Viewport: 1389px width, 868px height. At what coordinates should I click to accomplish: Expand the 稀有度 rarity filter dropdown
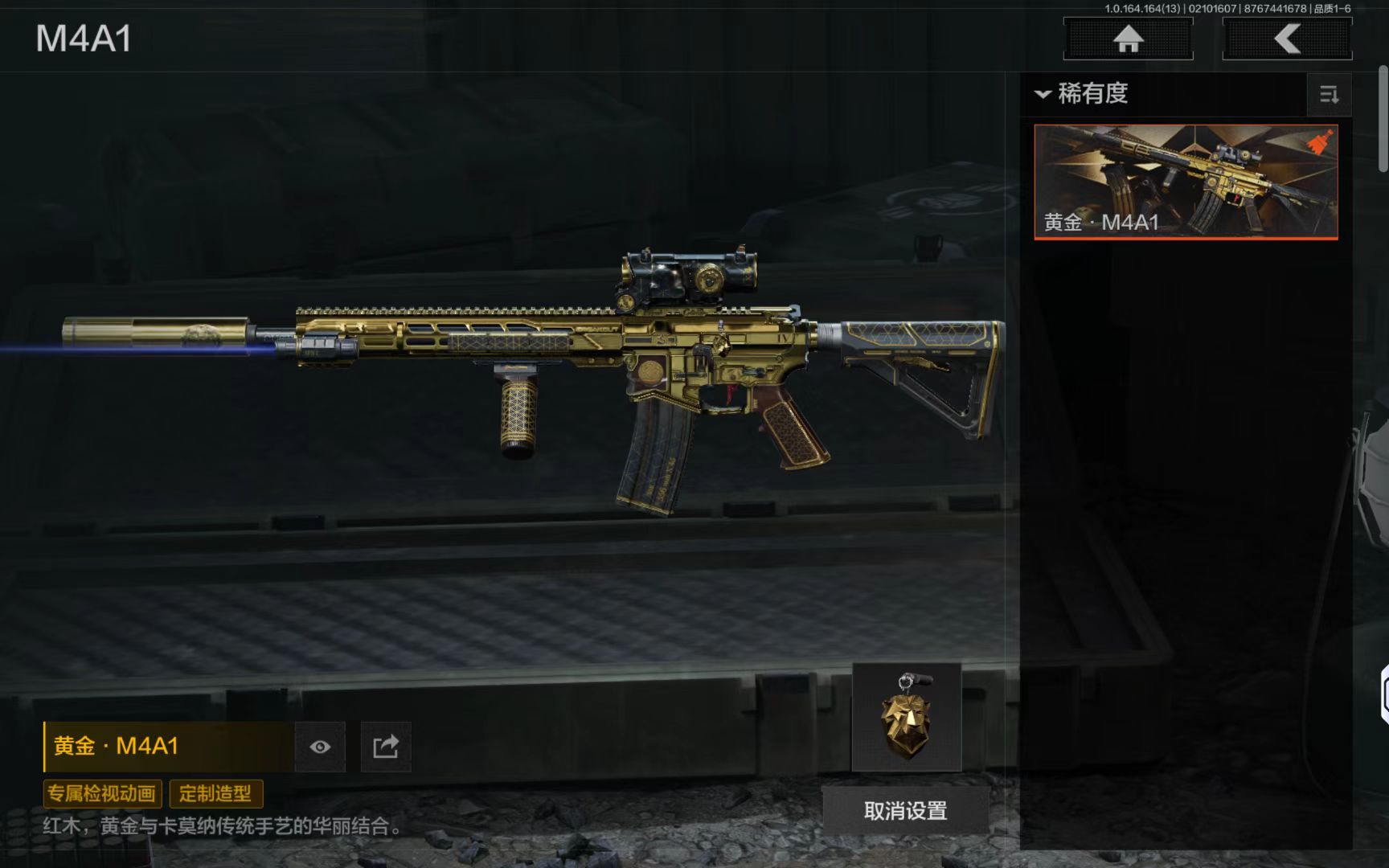click(1083, 94)
